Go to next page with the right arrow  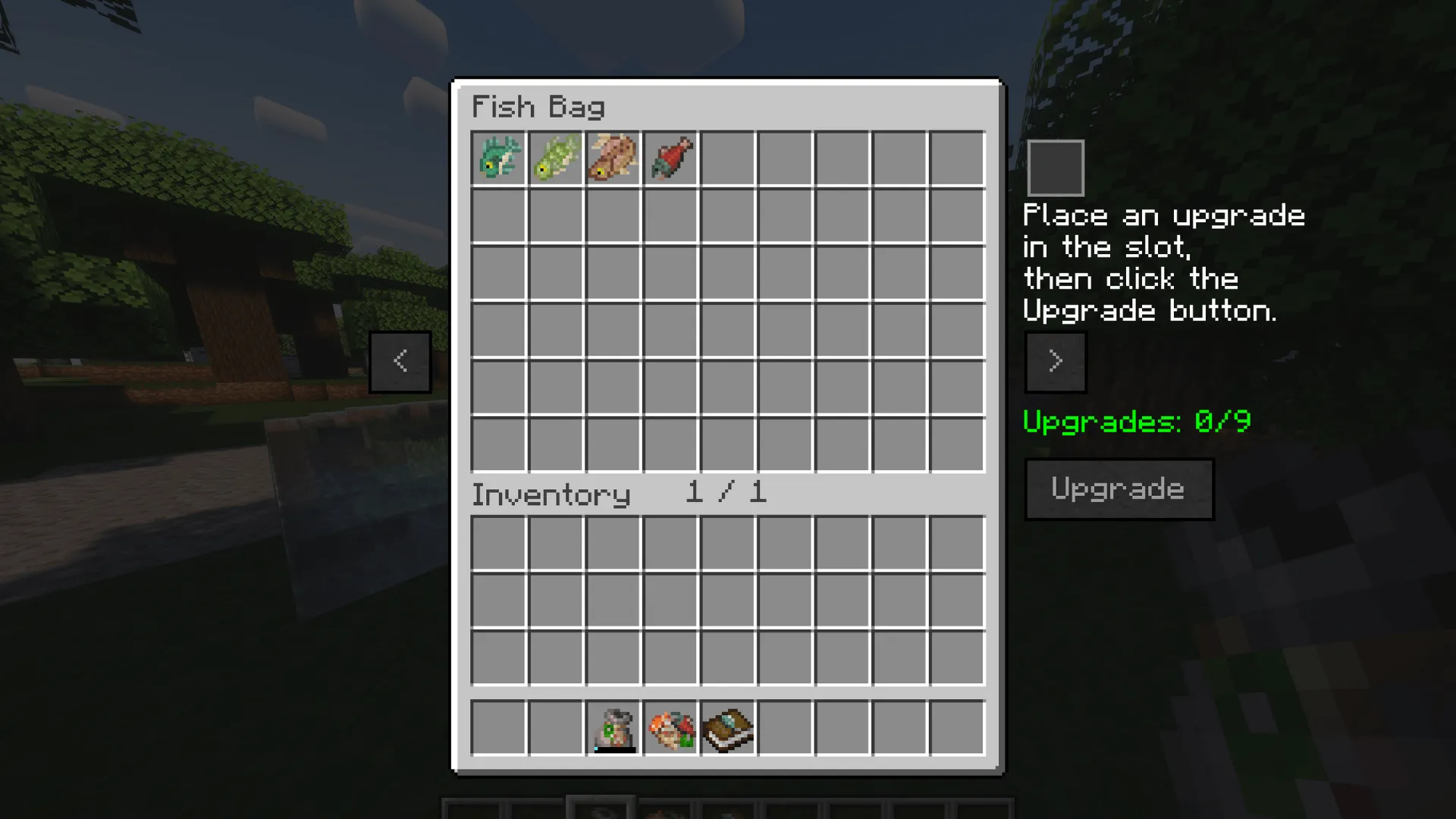(x=1056, y=361)
